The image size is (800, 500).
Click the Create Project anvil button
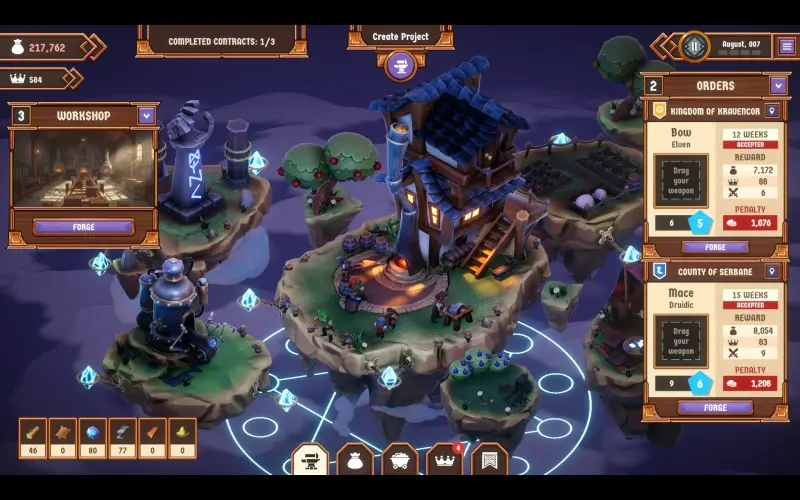pyautogui.click(x=400, y=66)
